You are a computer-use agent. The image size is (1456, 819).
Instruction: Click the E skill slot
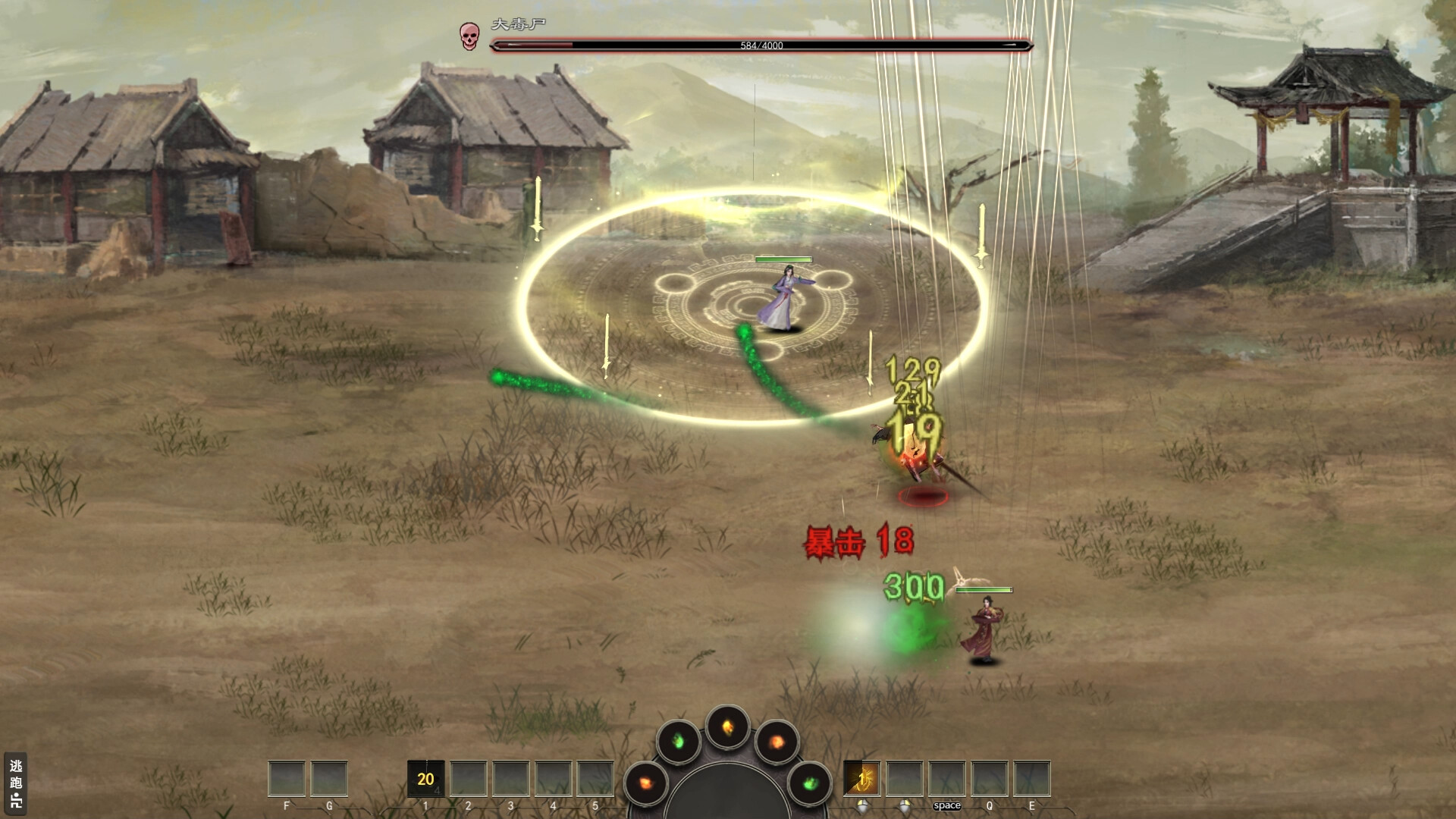pos(1031,780)
